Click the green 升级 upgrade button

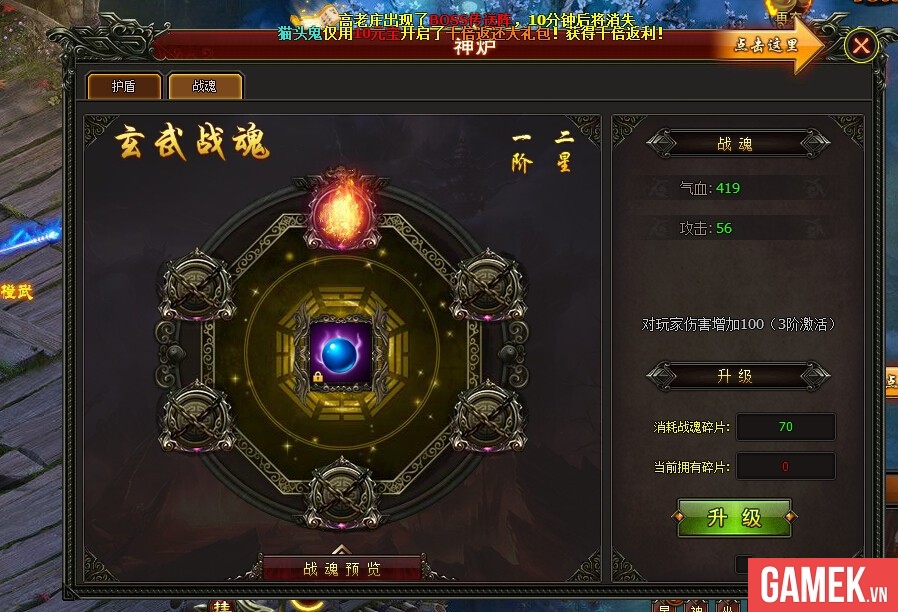point(734,518)
